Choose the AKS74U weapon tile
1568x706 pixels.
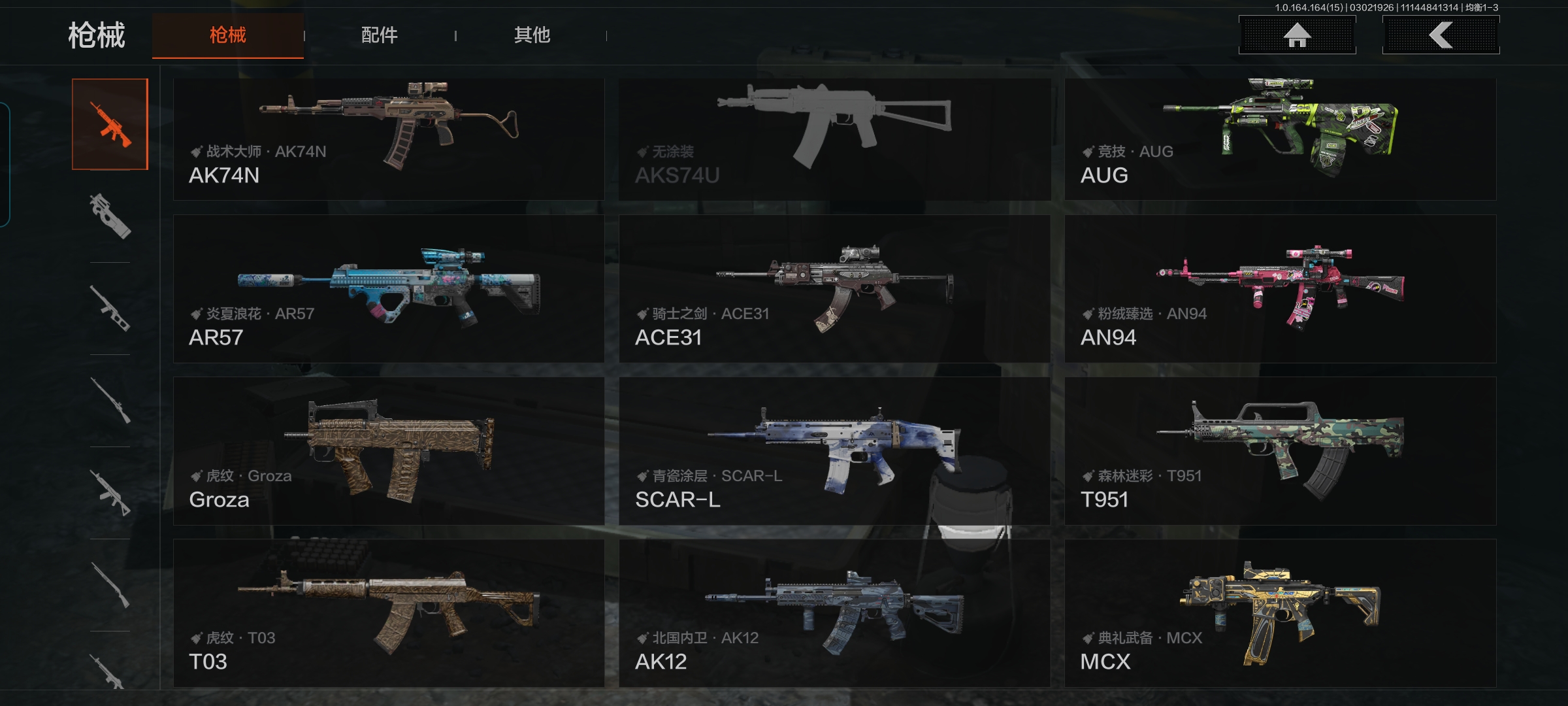pyautogui.click(x=834, y=139)
